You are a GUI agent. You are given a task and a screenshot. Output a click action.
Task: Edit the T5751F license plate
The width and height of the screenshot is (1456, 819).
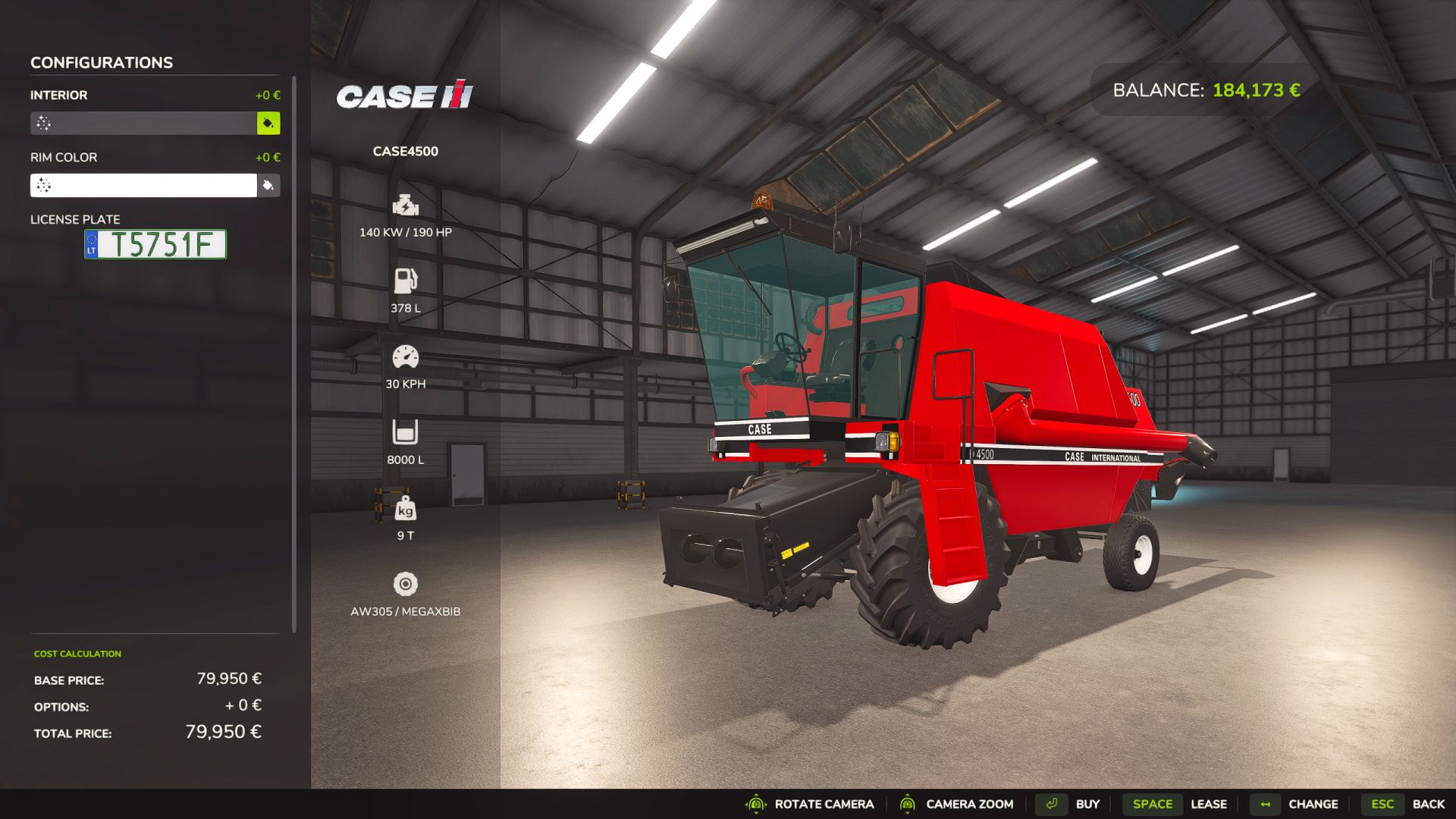tap(155, 244)
